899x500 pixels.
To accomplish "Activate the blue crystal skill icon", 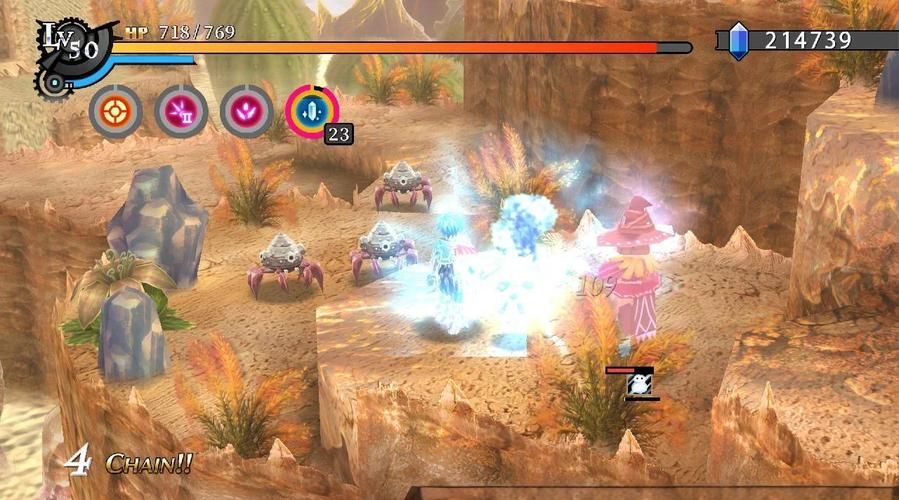I will (x=312, y=111).
